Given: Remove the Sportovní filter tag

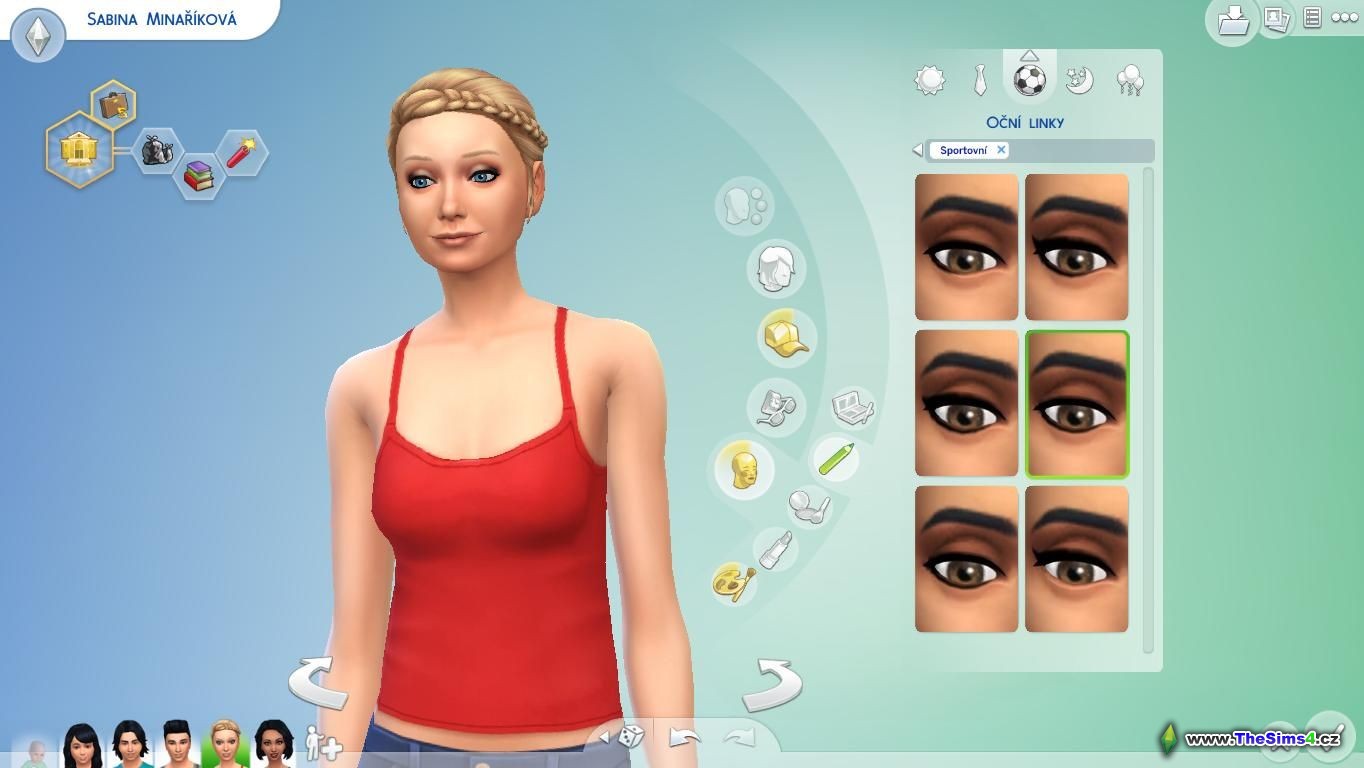Looking at the screenshot, I should (1001, 150).
